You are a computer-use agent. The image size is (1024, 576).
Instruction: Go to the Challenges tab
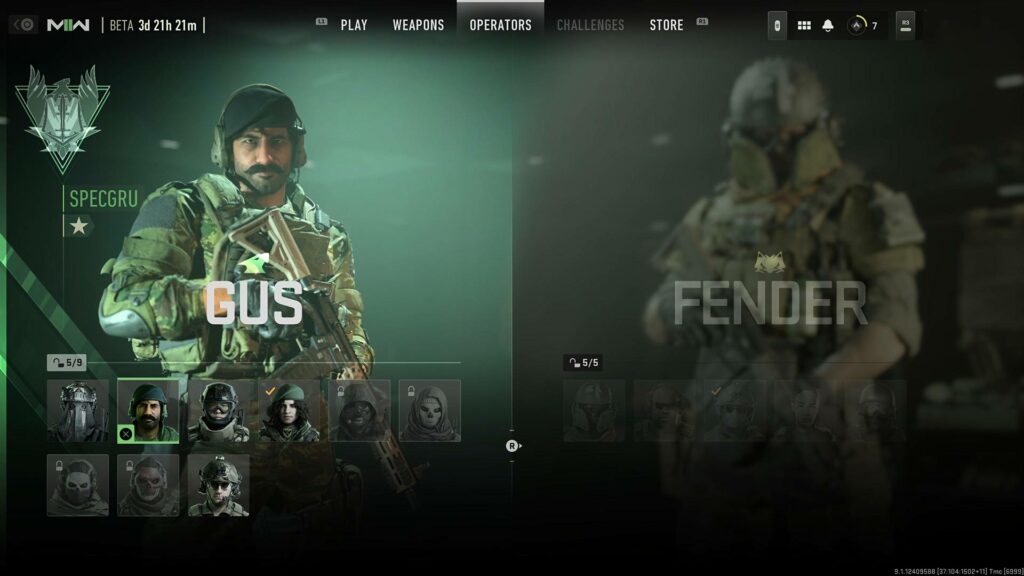[x=590, y=25]
